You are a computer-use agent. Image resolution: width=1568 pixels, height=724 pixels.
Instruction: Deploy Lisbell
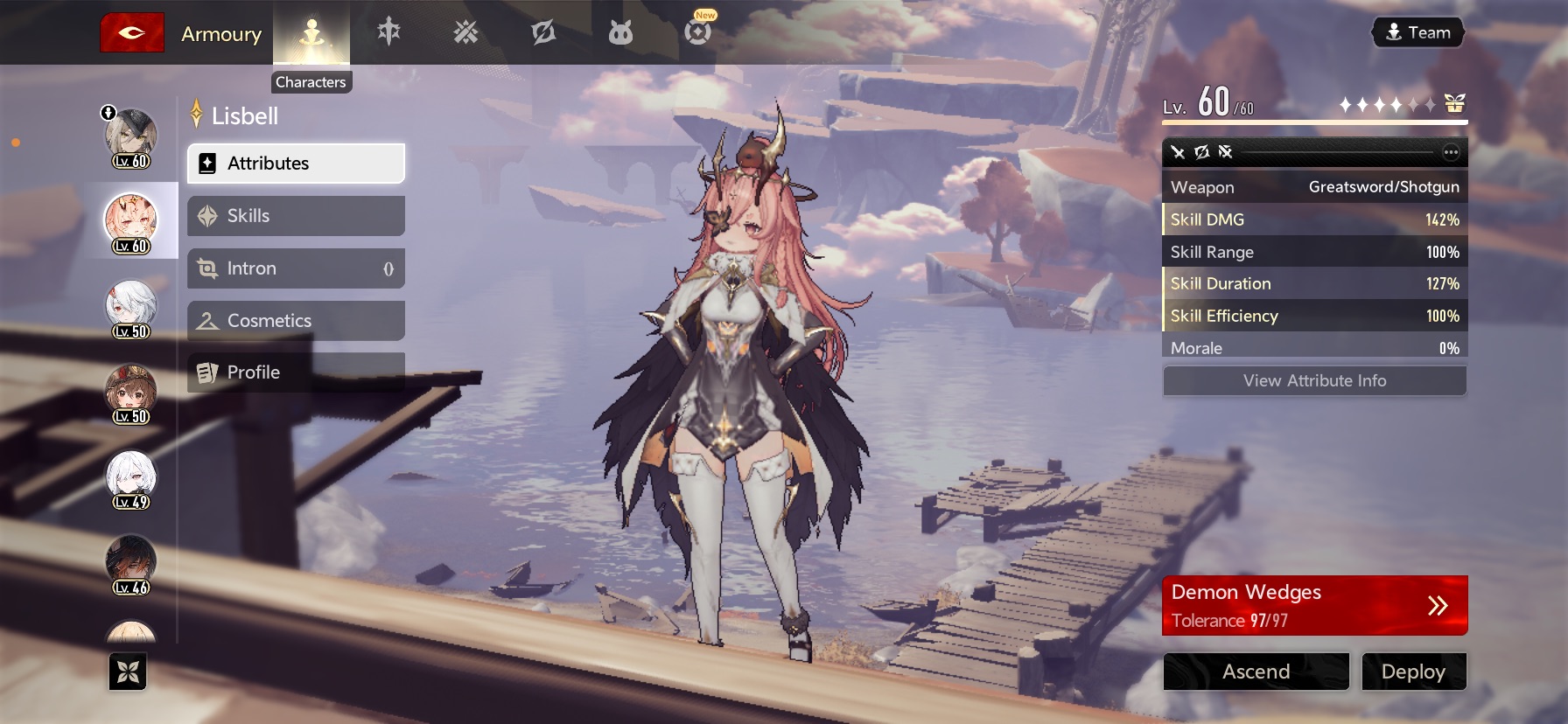point(1413,672)
